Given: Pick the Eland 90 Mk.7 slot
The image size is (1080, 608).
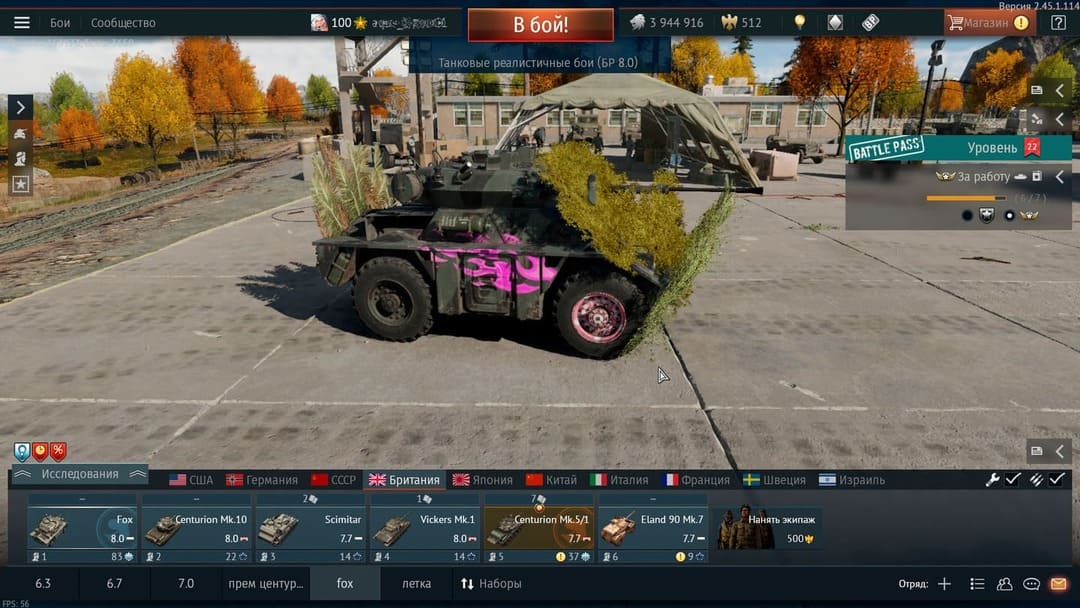Looking at the screenshot, I should click(652, 528).
